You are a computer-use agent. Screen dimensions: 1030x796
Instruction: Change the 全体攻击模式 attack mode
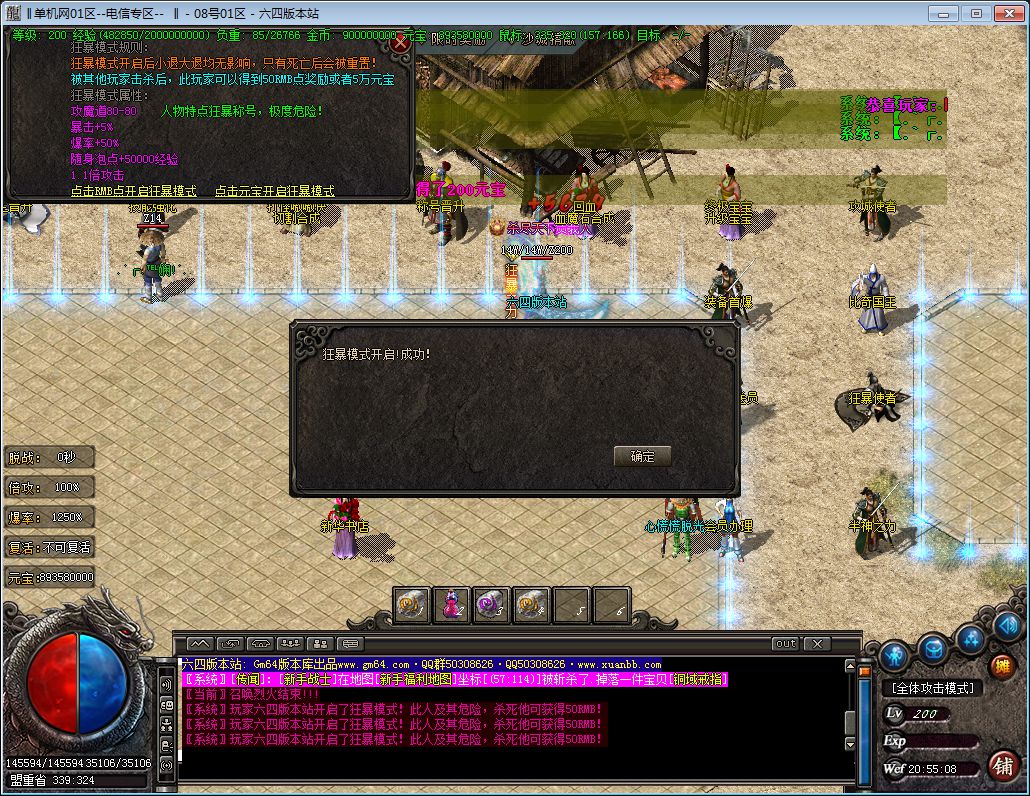click(x=931, y=688)
